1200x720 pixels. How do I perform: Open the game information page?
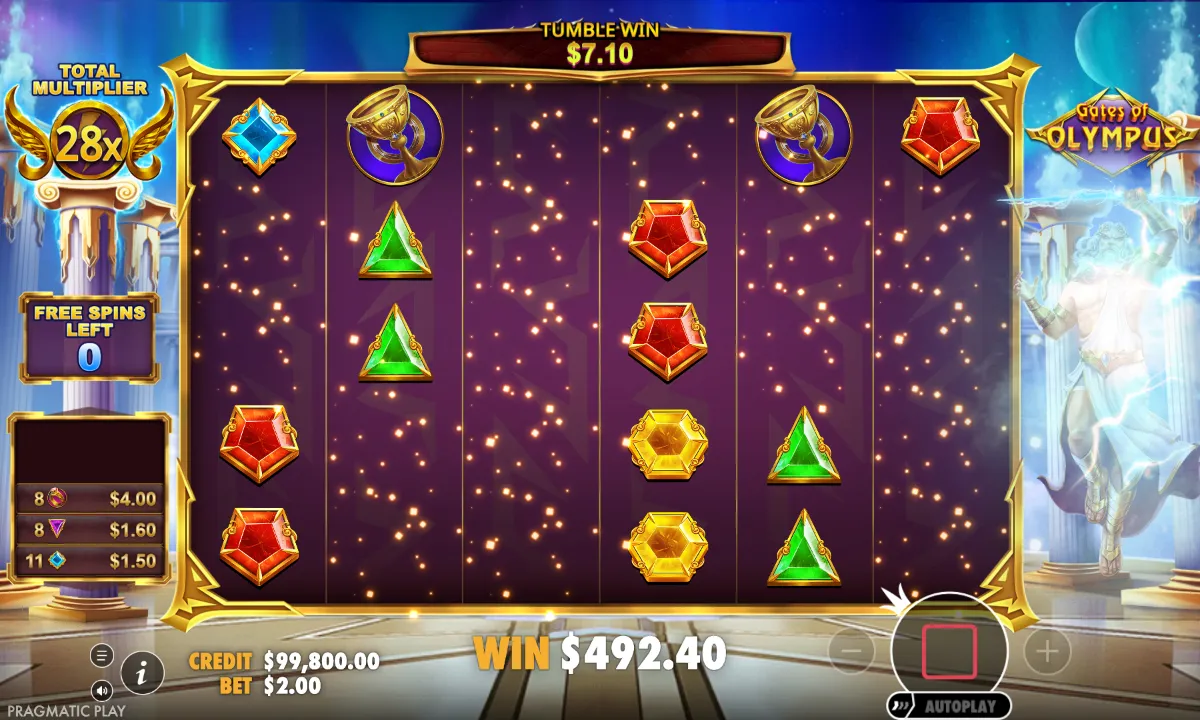143,673
